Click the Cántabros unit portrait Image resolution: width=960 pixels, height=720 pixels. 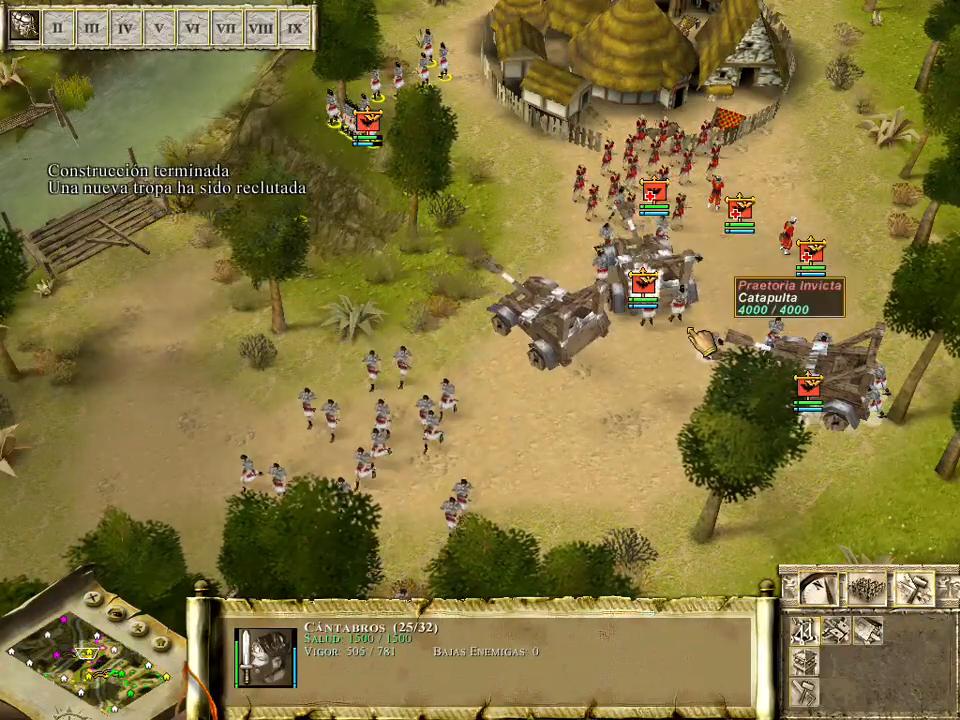coord(265,657)
